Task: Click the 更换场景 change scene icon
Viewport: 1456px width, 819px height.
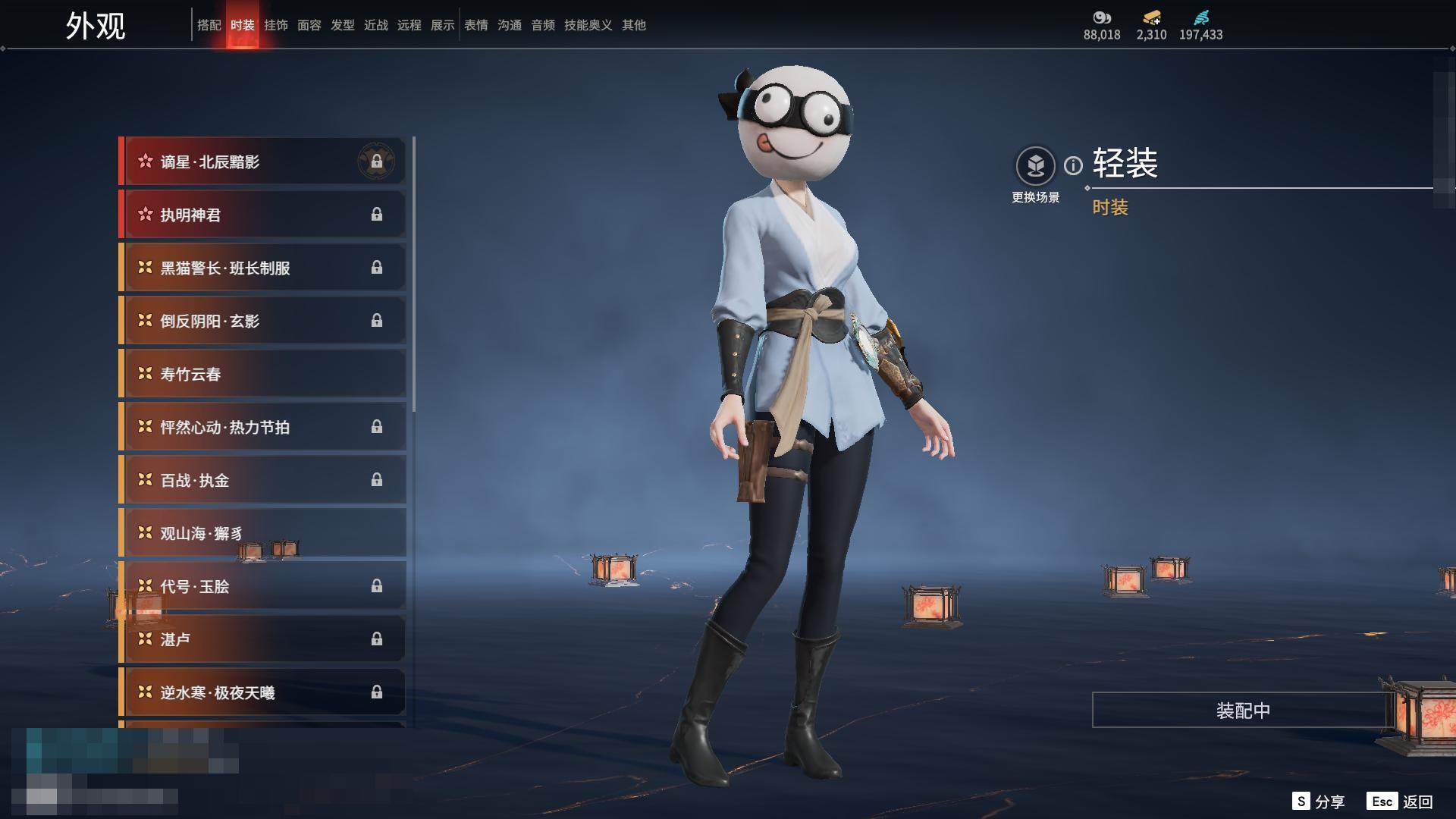Action: (1035, 166)
